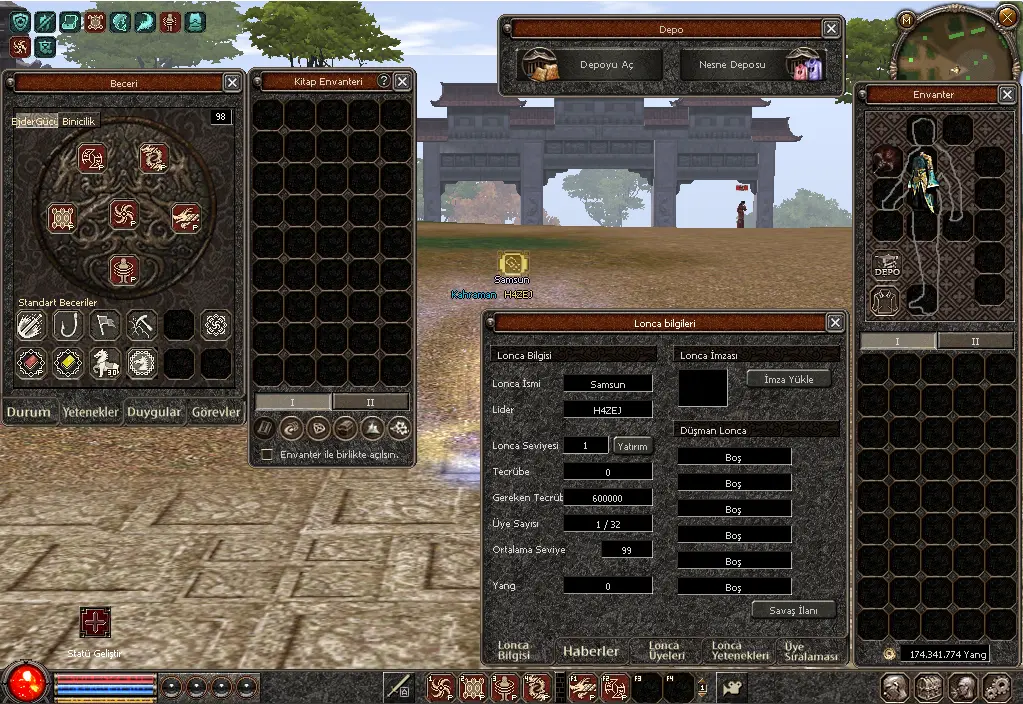Click the Statü Geliştir icon
Image resolution: width=1023 pixels, height=704 pixels.
(96, 623)
